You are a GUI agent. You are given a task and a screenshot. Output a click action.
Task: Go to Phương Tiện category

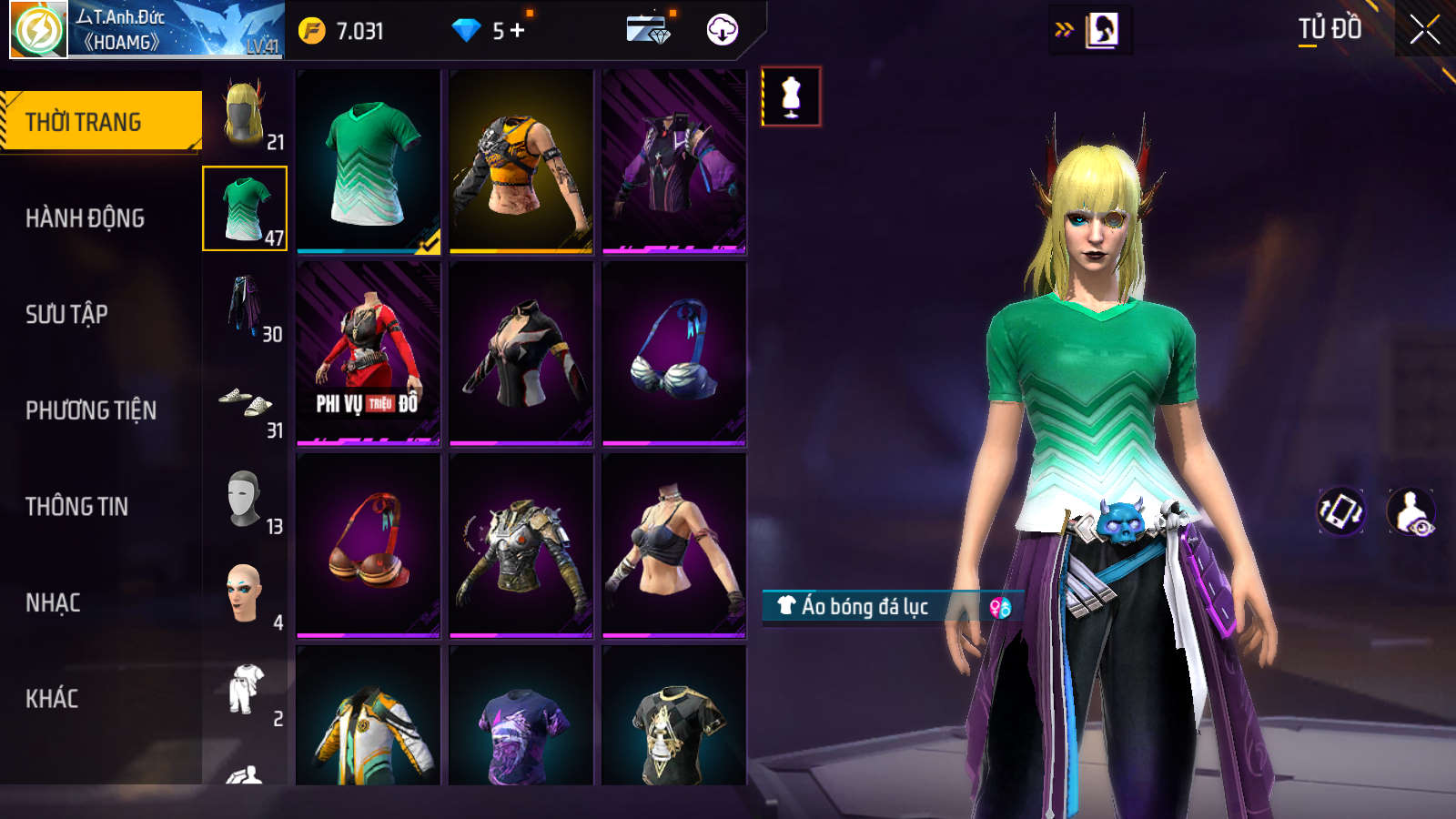click(91, 410)
